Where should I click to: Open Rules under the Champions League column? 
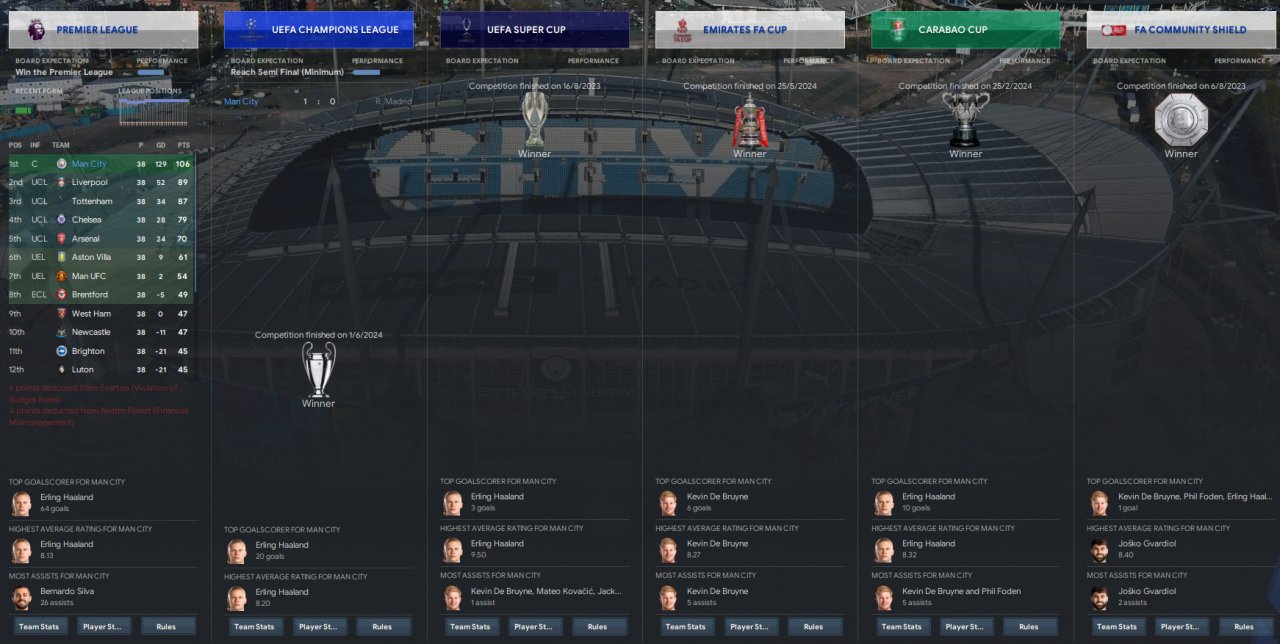[382, 627]
